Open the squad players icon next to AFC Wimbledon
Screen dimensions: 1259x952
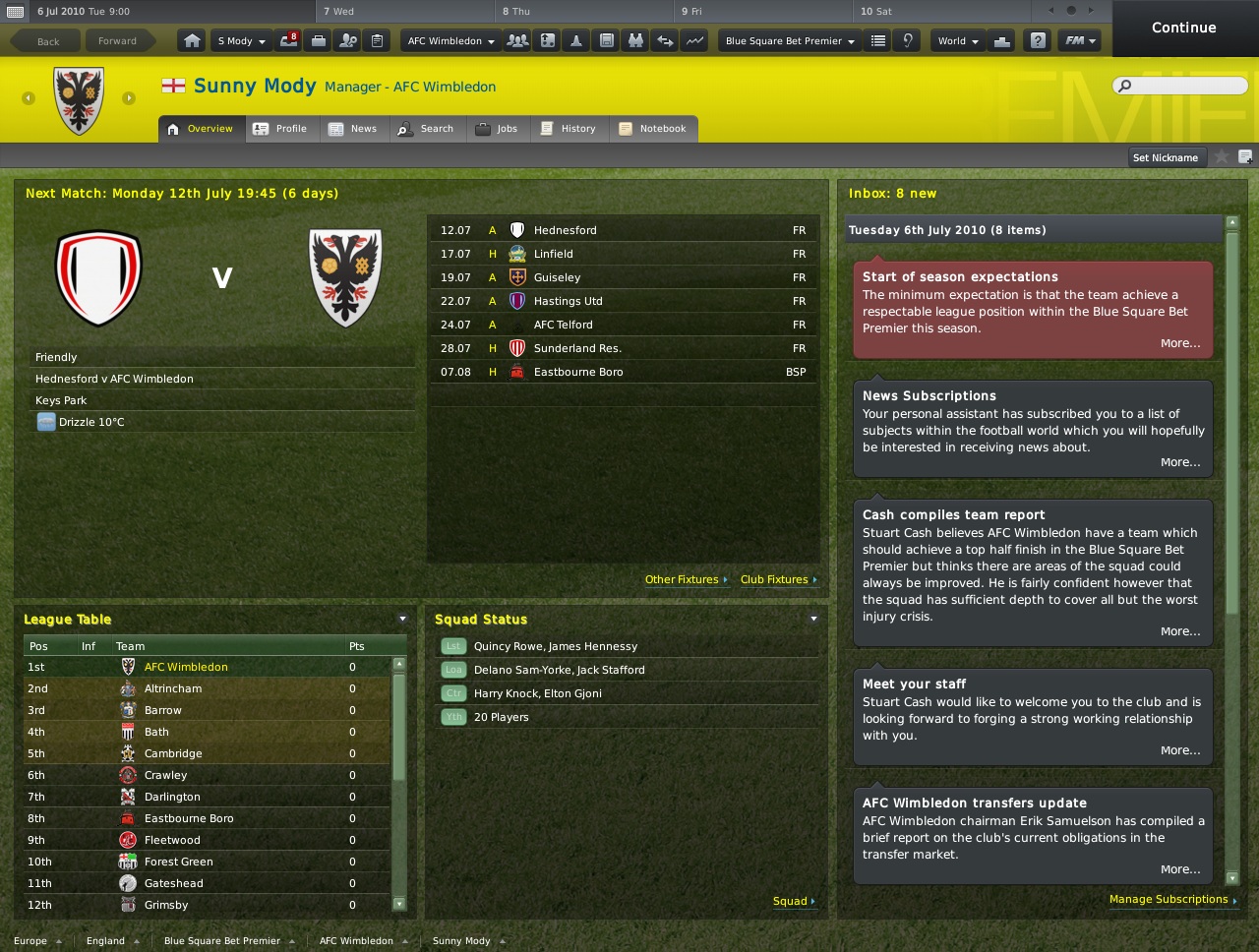[517, 39]
